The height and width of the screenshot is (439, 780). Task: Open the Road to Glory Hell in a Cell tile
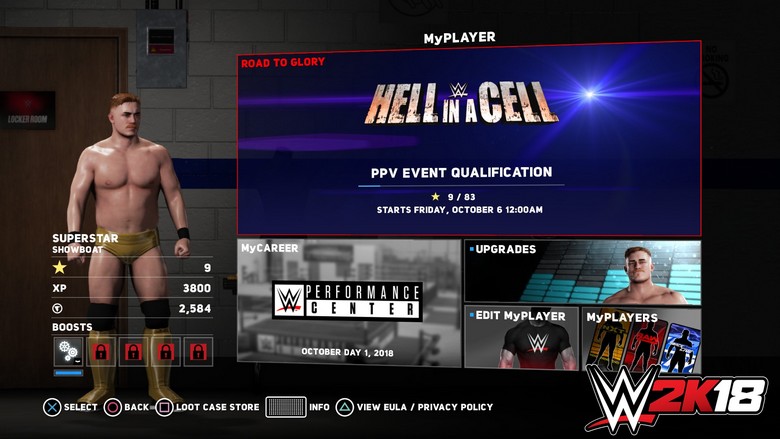click(468, 138)
